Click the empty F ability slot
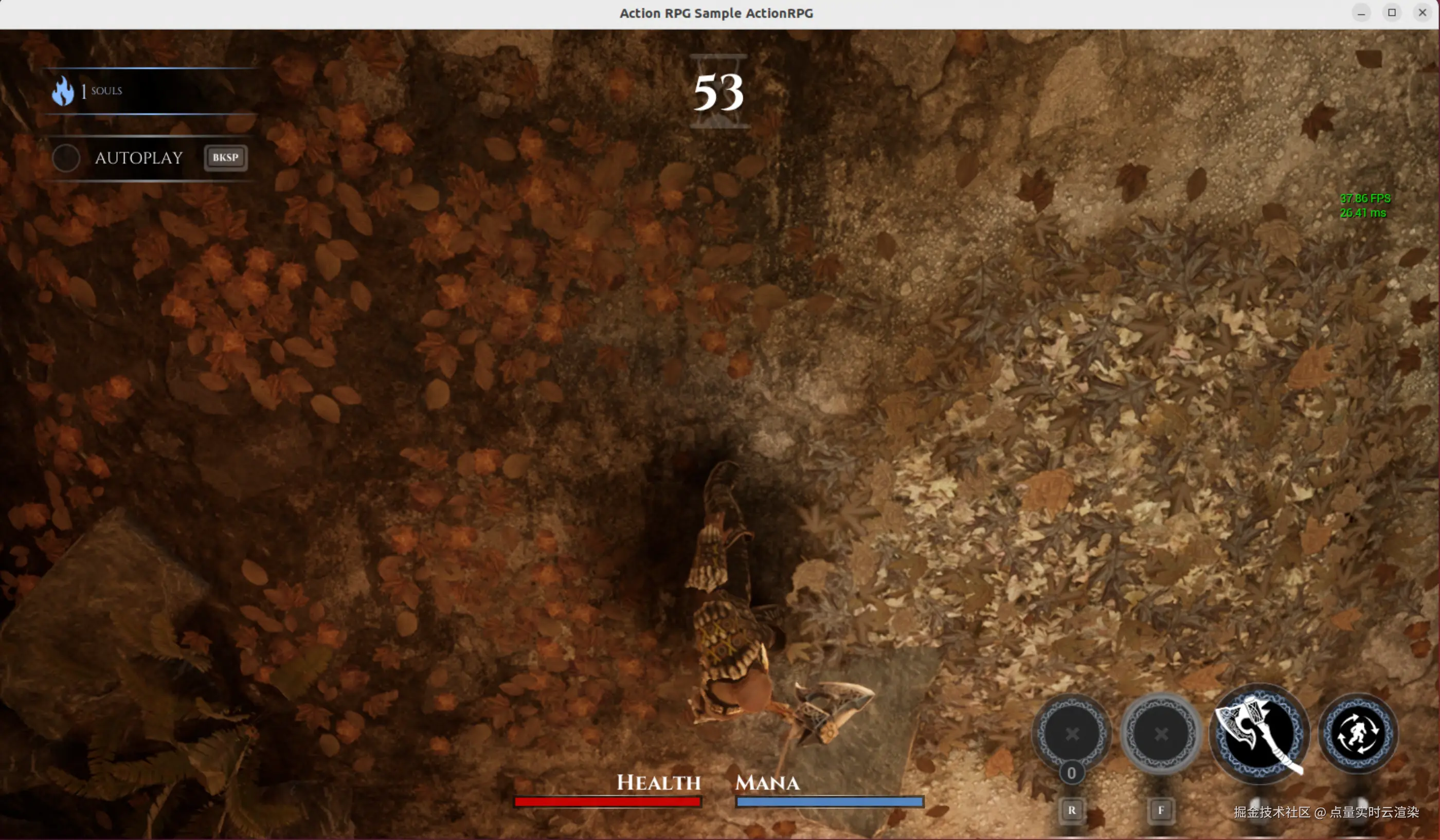 pyautogui.click(x=1161, y=735)
